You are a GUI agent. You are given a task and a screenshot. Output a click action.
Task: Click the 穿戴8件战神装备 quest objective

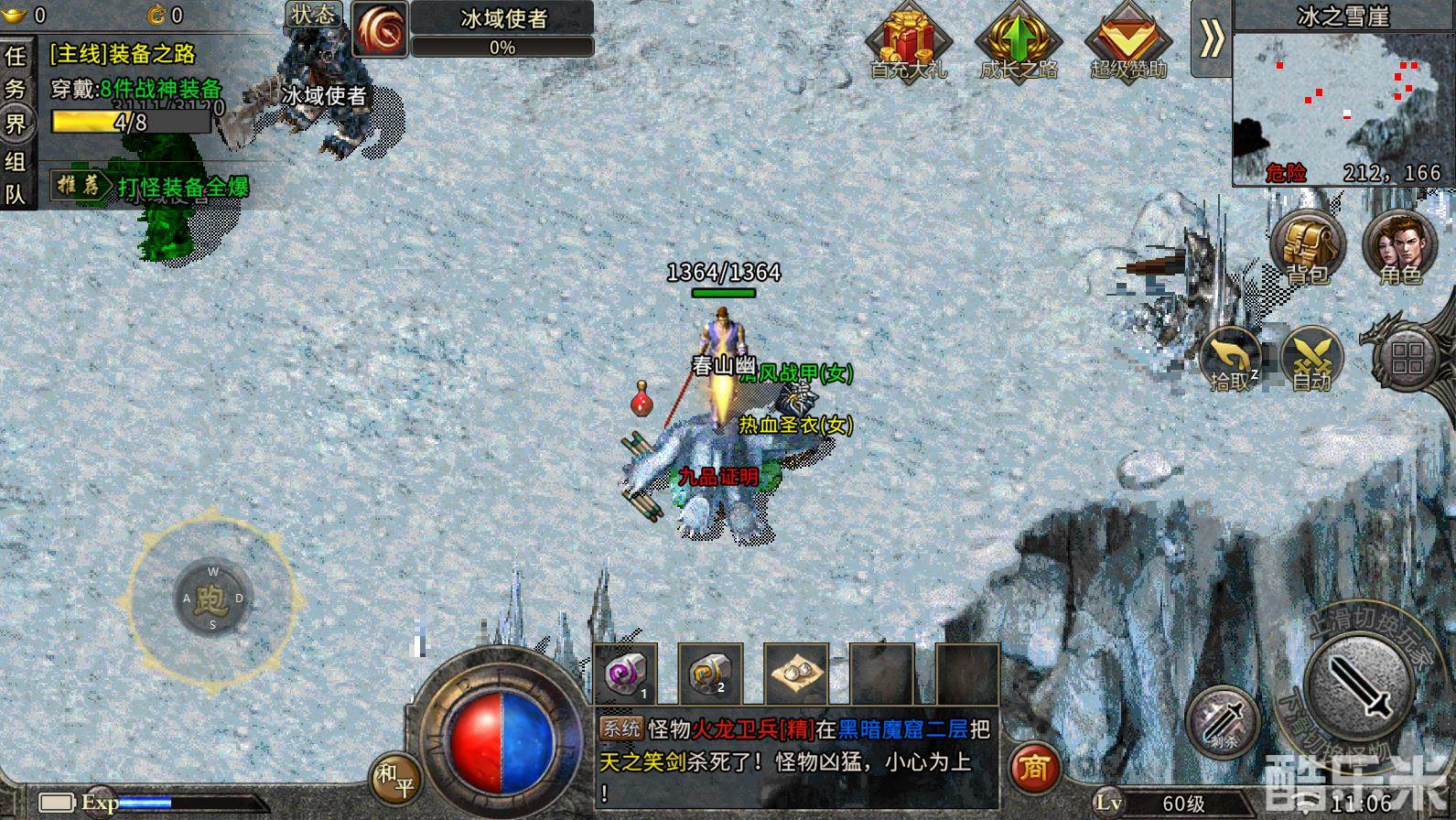coord(135,88)
